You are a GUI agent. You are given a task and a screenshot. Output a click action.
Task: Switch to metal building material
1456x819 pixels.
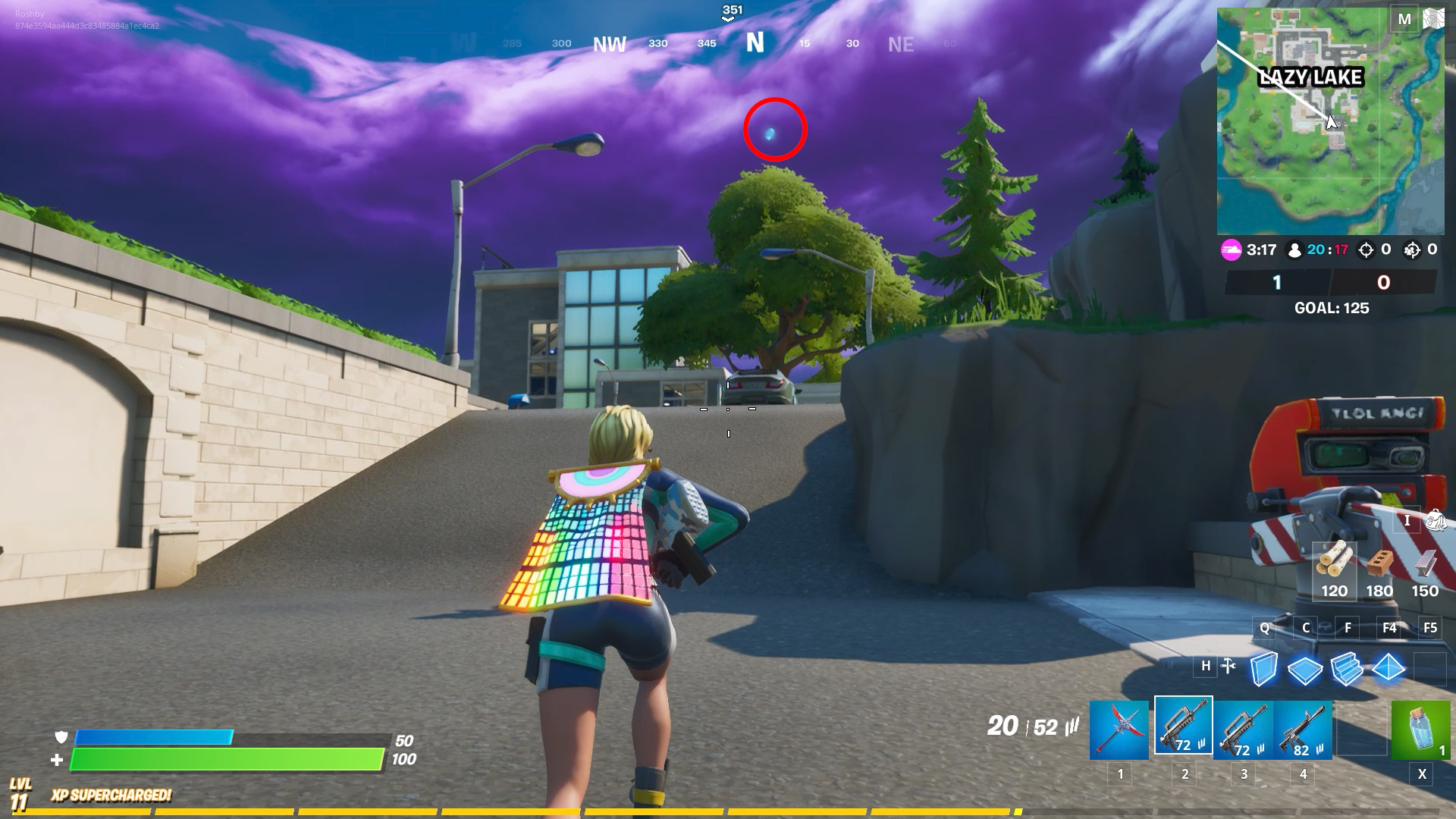(1425, 570)
